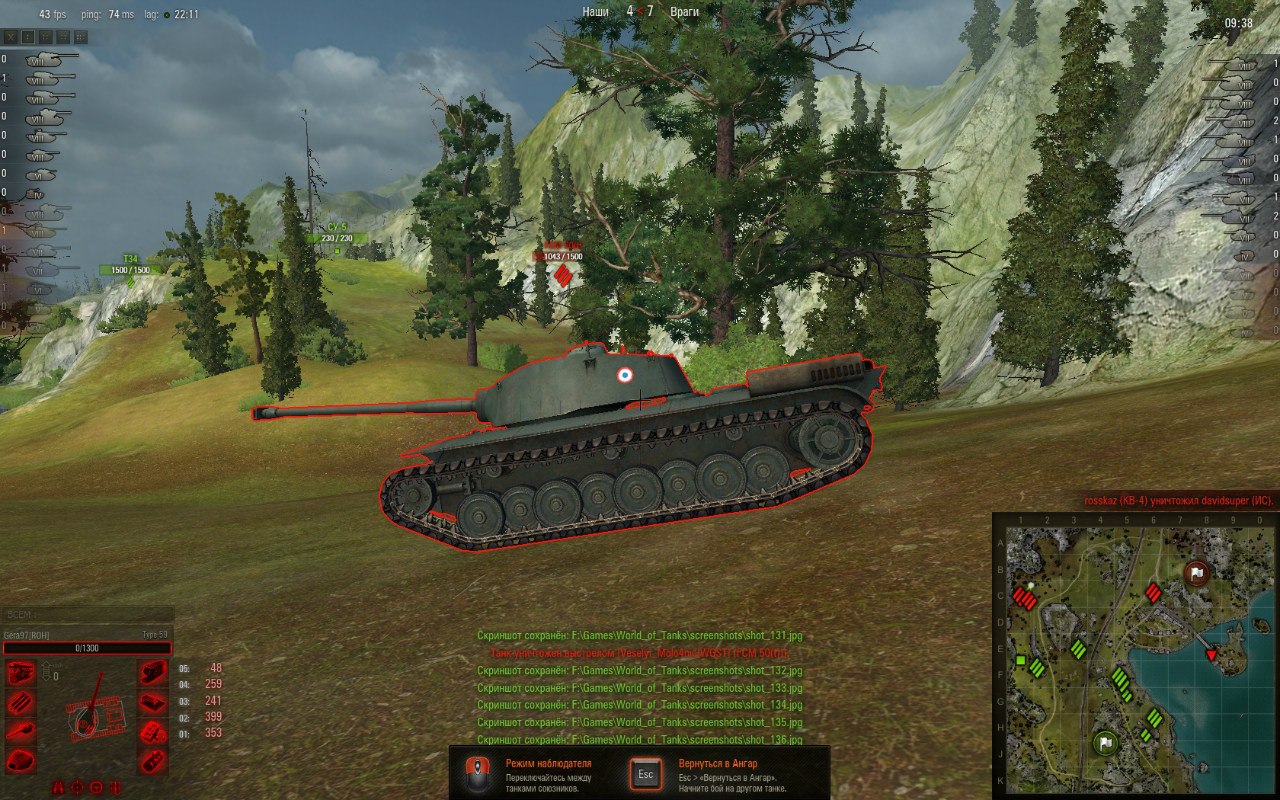The image size is (1280, 800).
Task: Mark the red enemy base flag on minimap
Action: 1196,573
